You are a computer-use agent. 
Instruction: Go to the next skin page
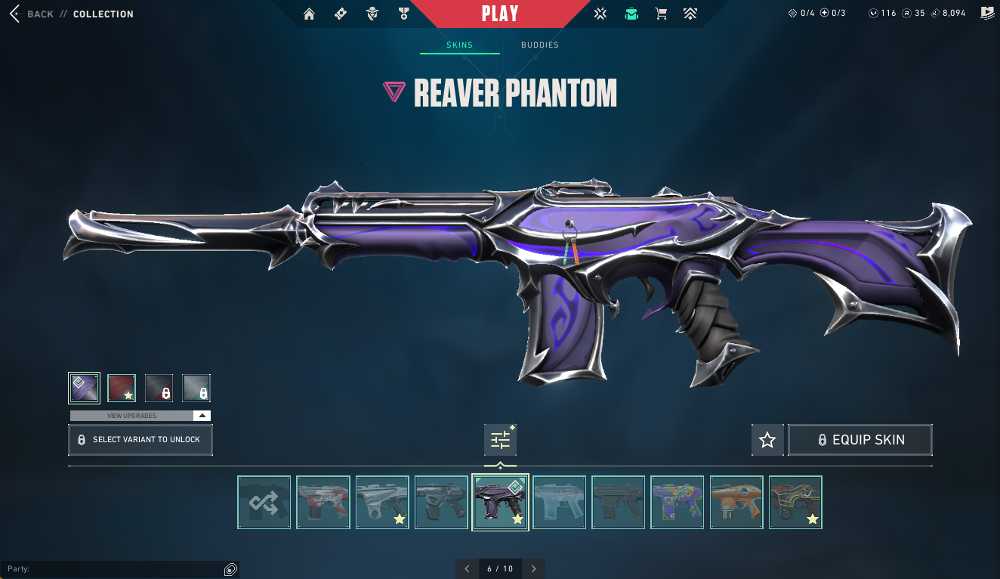point(534,569)
